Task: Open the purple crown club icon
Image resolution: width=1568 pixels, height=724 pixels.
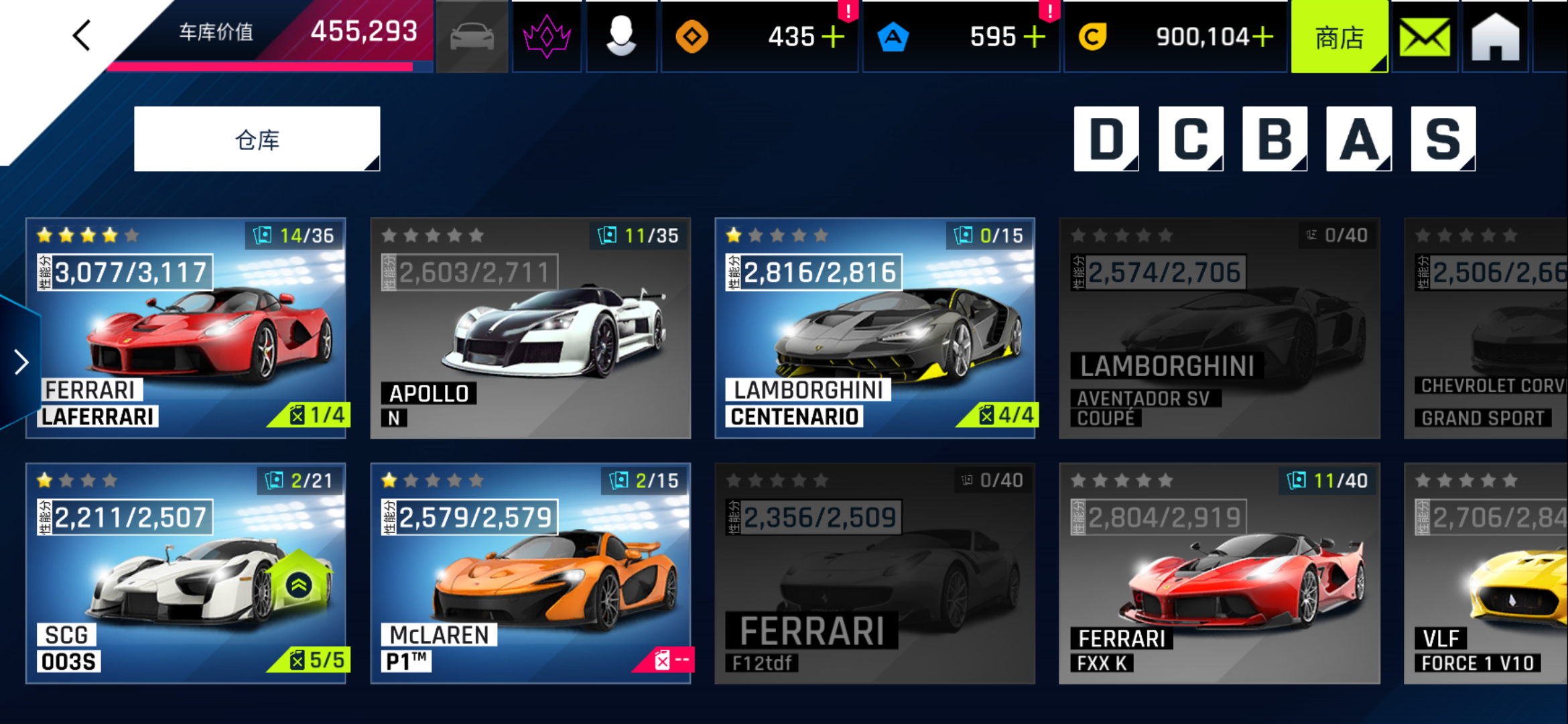Action: 547,37
